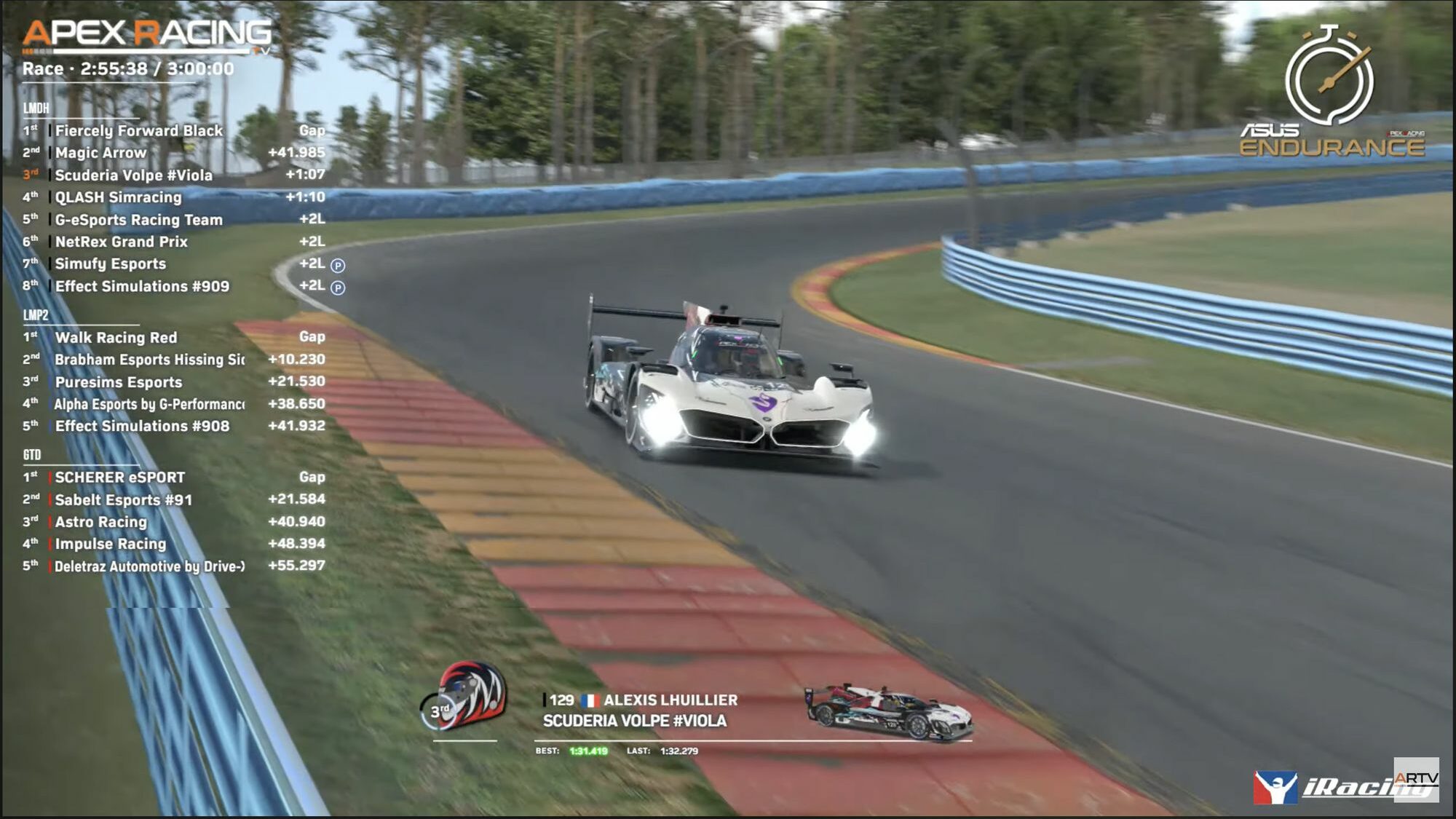The width and height of the screenshot is (1456, 819).
Task: Select Fiercely Forward Black in the LMDH standings
Action: click(x=139, y=131)
